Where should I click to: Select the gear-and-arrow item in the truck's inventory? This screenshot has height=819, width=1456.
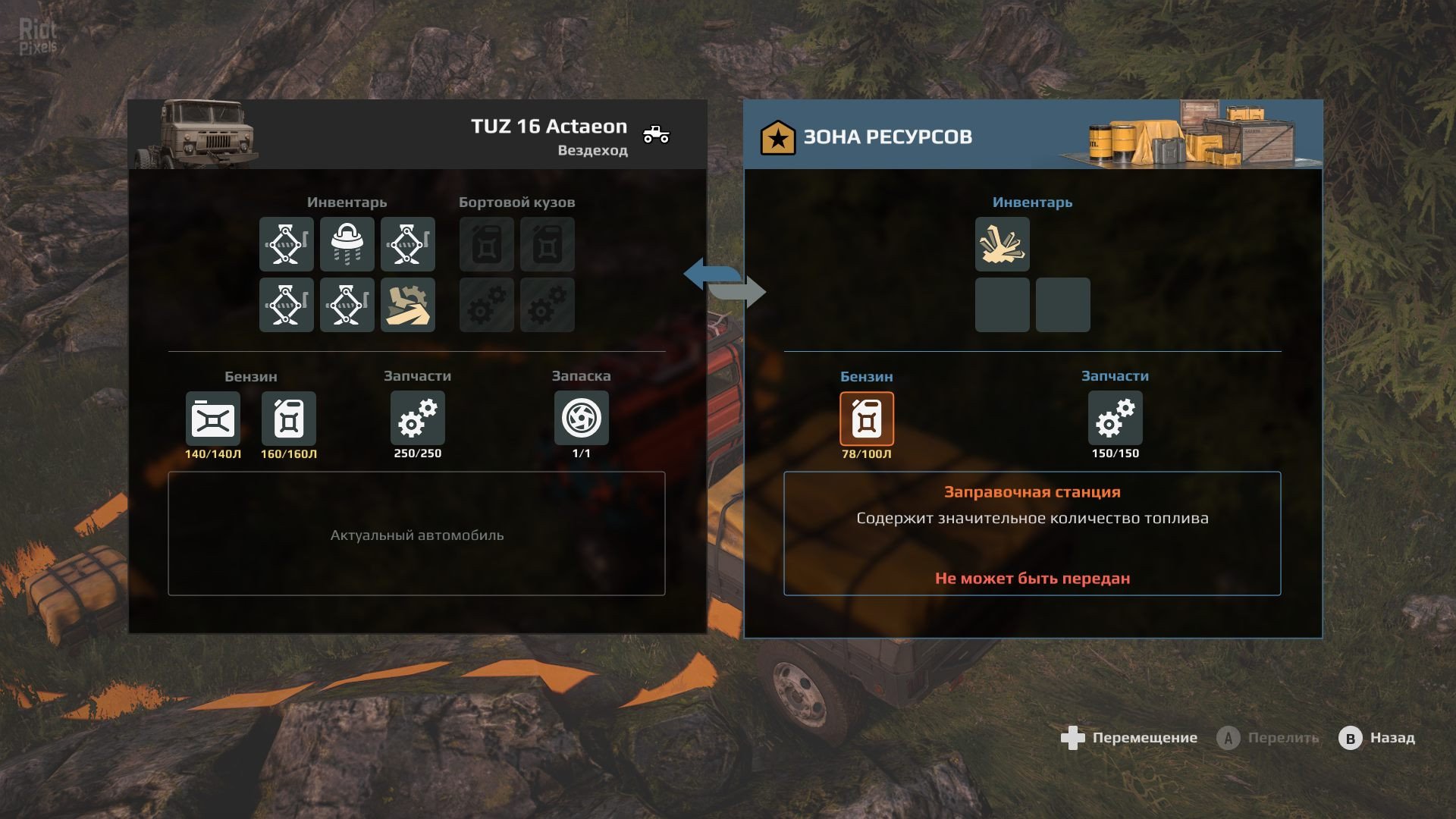pos(408,305)
